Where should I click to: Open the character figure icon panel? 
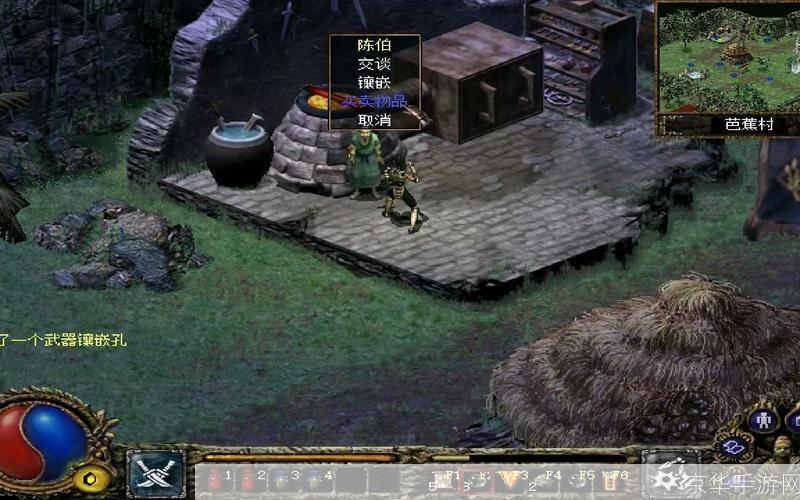tap(764, 418)
